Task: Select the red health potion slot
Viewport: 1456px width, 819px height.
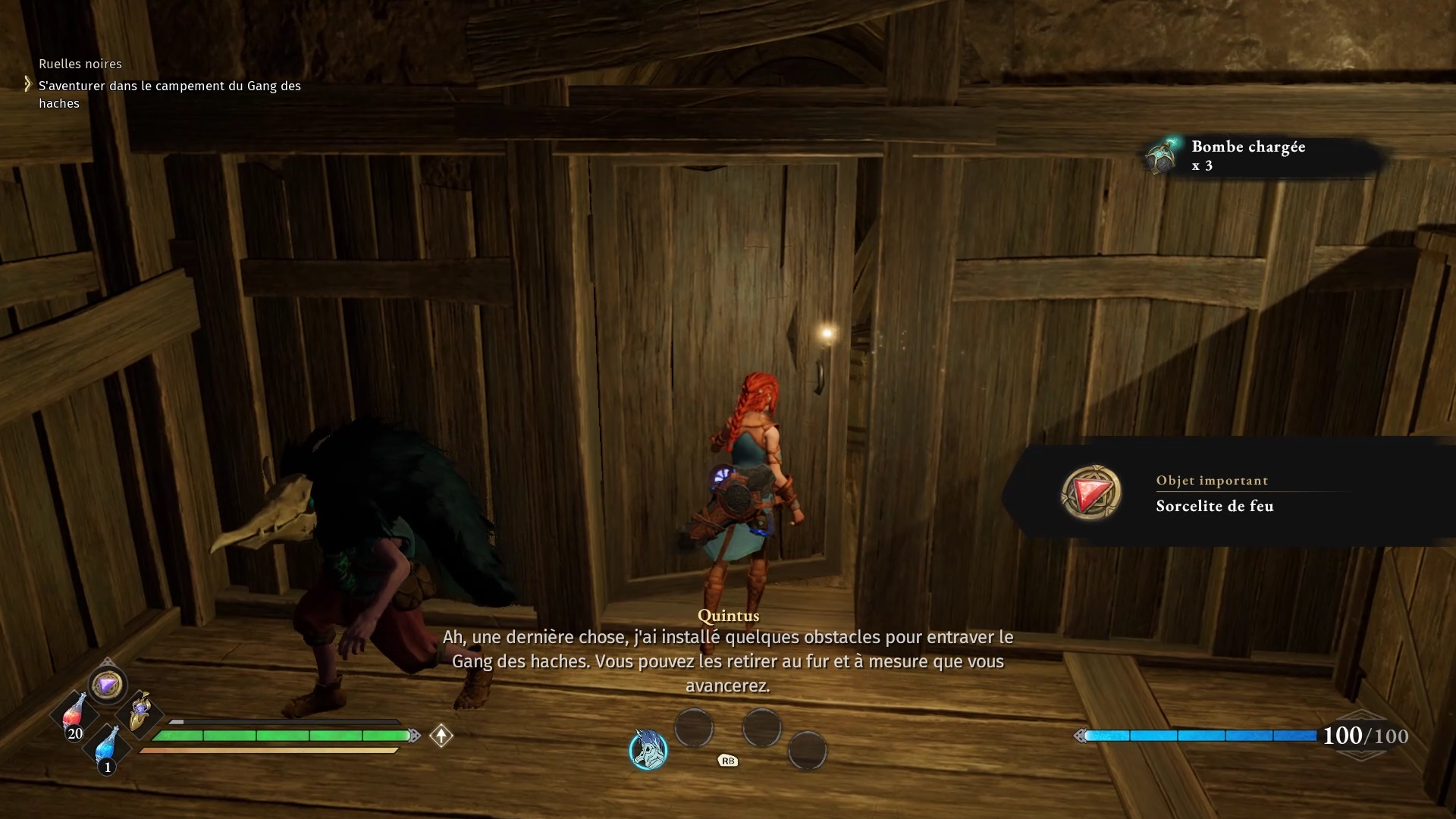Action: point(74,714)
